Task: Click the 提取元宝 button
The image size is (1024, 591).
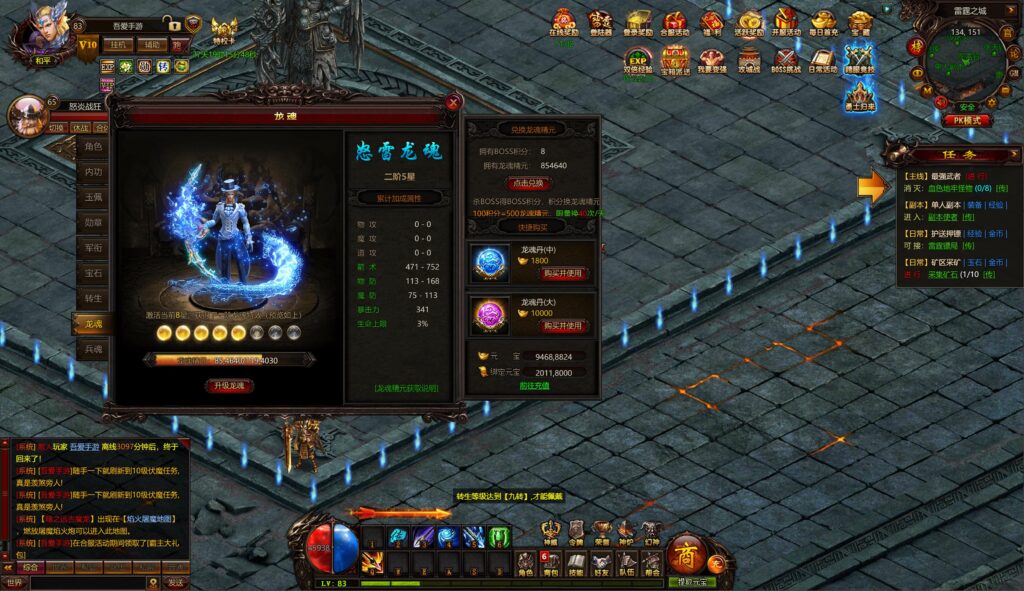Action: coord(692,581)
